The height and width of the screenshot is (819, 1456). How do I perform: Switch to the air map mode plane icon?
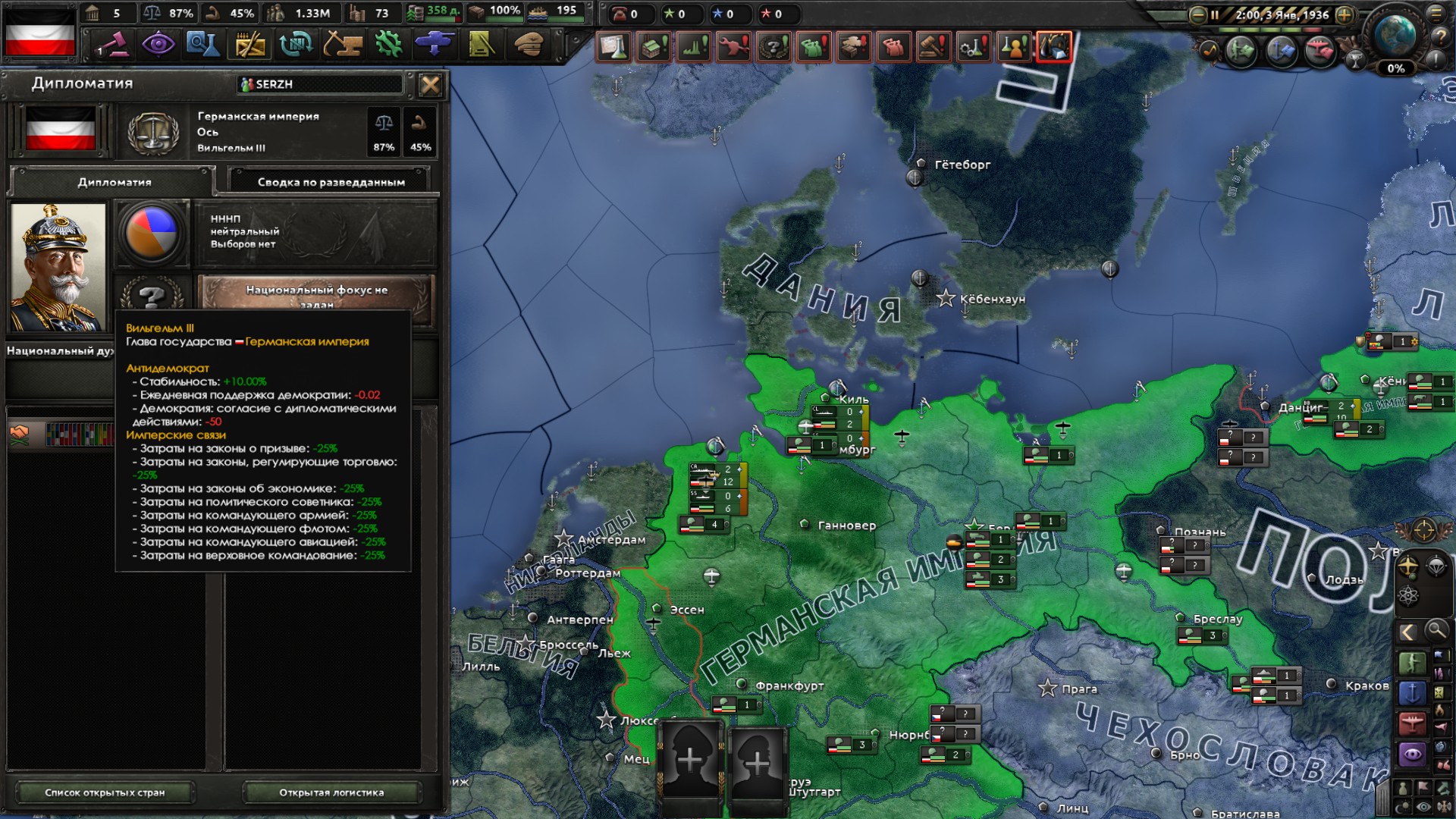point(1412,725)
